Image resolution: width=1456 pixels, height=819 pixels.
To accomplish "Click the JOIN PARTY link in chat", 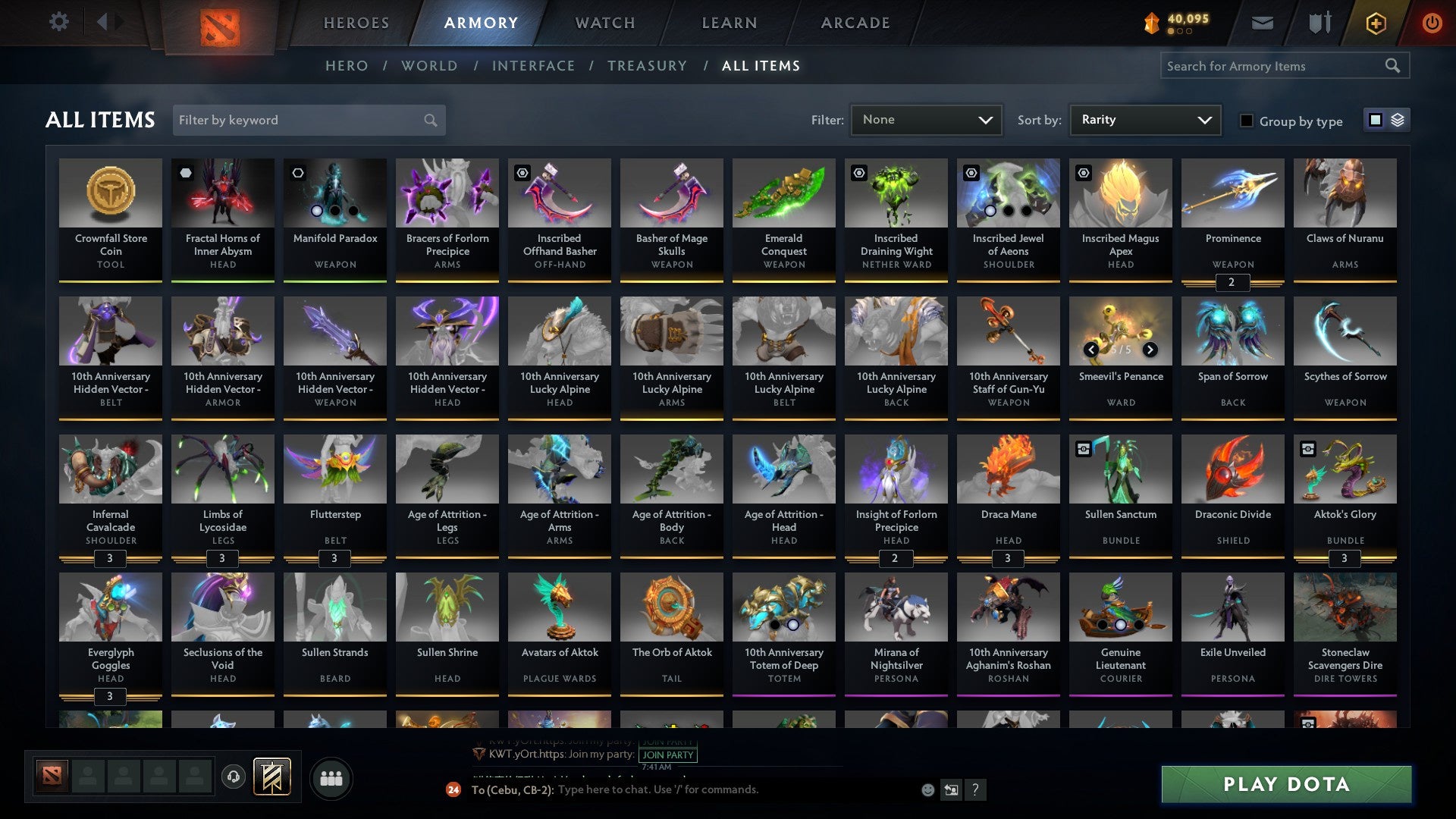I will pyautogui.click(x=667, y=755).
